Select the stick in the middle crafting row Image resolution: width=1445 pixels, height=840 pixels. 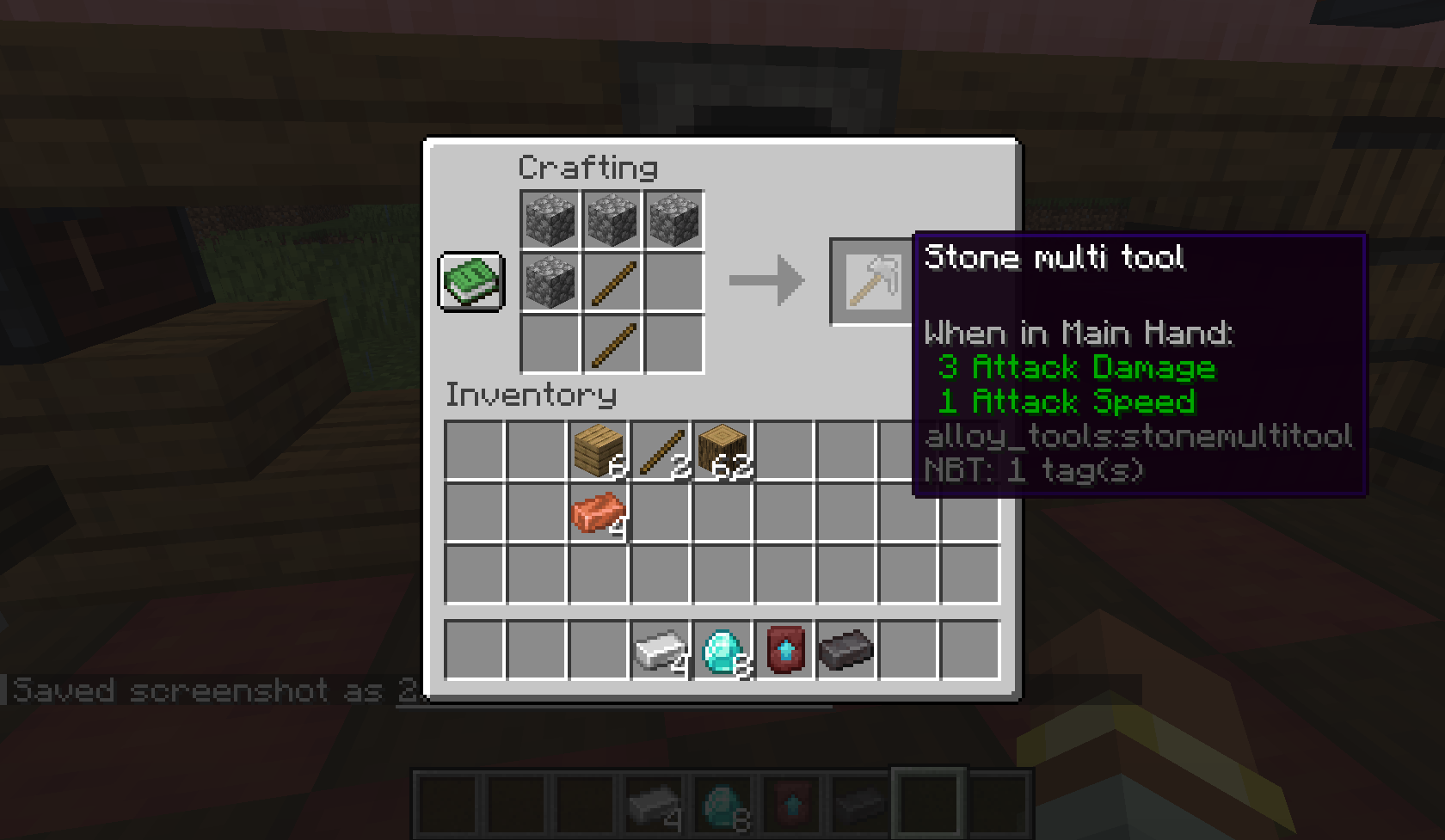click(612, 279)
